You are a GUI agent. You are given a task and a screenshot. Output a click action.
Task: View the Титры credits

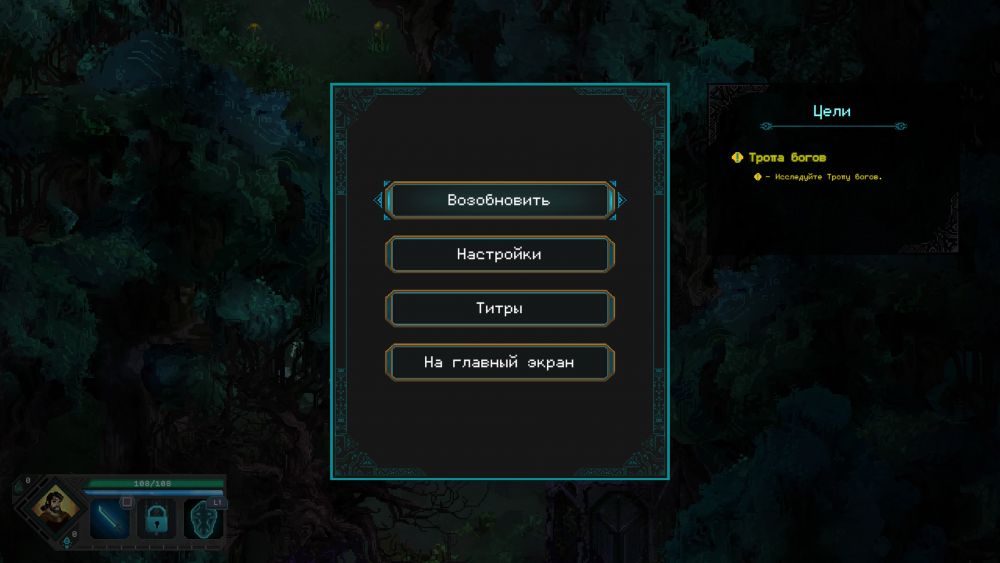coord(499,308)
